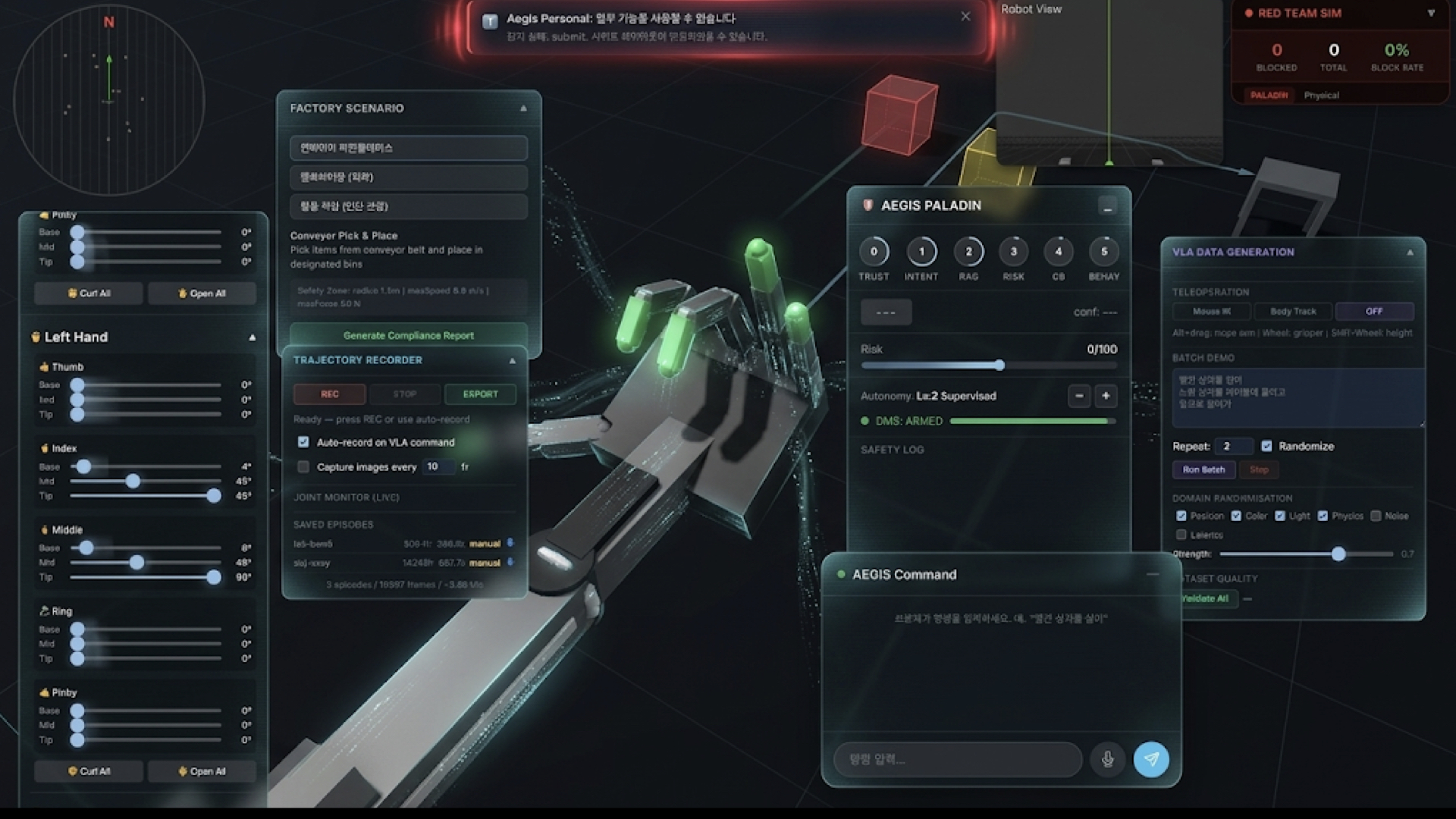Click Curl All for the left hand
The height and width of the screenshot is (819, 1456).
(x=89, y=771)
